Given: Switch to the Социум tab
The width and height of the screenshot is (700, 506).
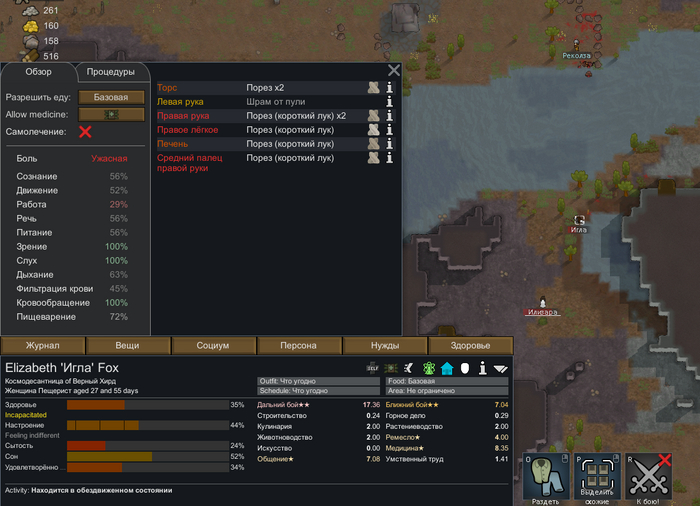Looking at the screenshot, I should pyautogui.click(x=213, y=345).
